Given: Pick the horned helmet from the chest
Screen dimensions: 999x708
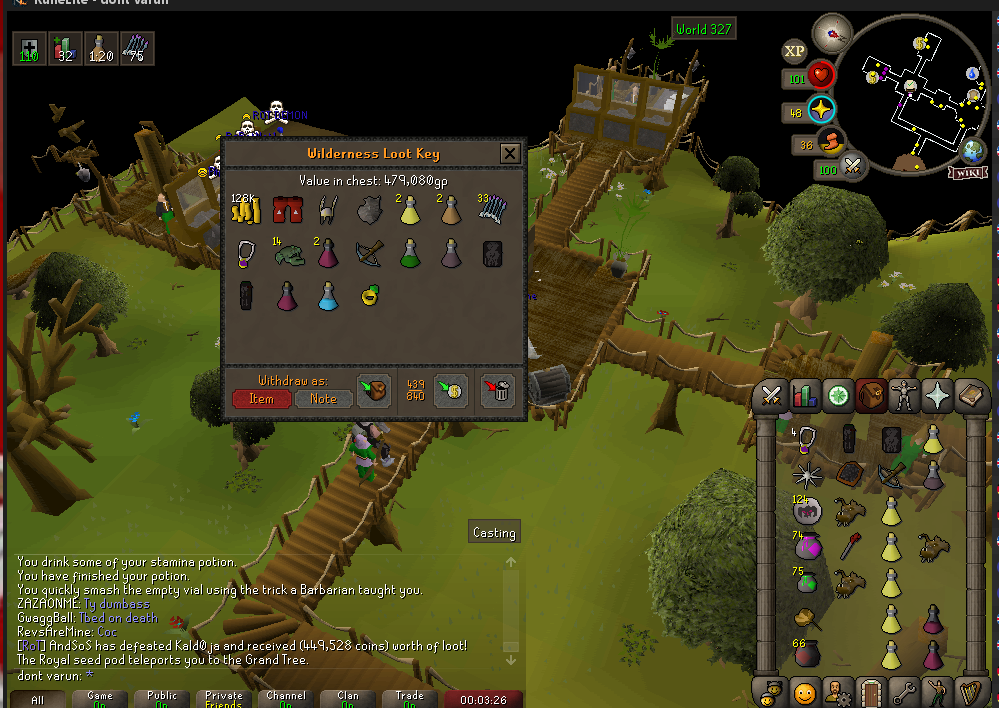Looking at the screenshot, I should point(326,209).
